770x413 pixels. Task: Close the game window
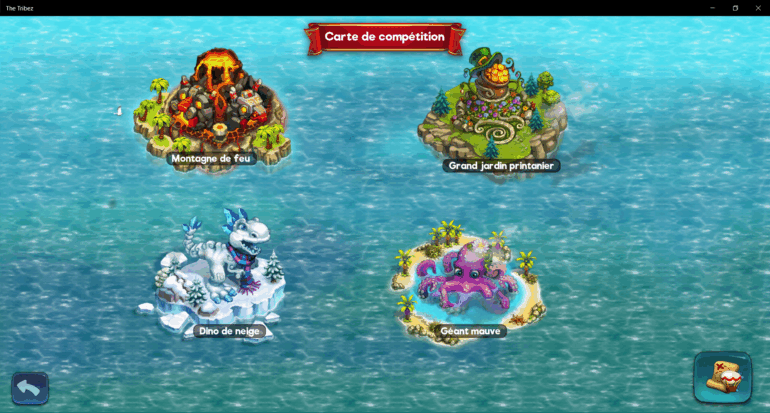(758, 7)
